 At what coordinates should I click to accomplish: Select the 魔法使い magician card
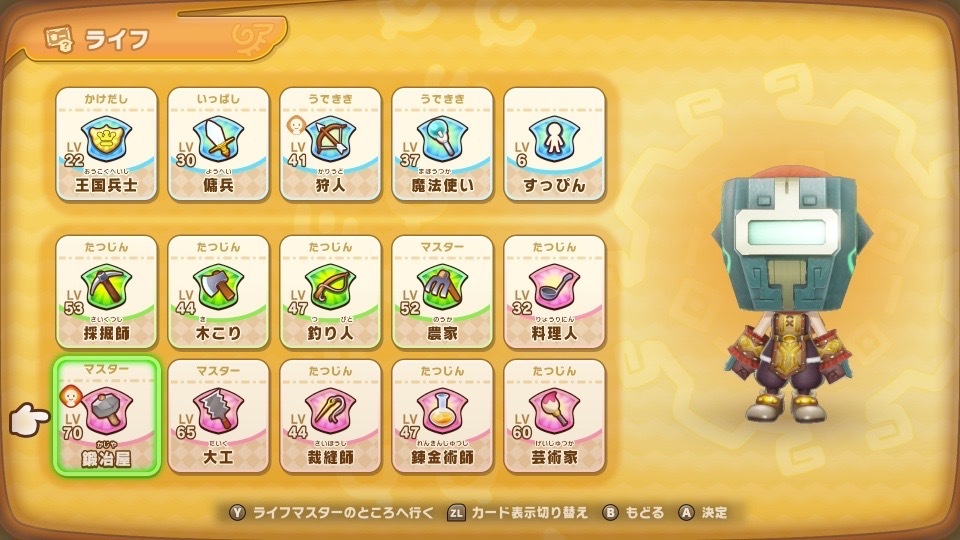pos(442,144)
